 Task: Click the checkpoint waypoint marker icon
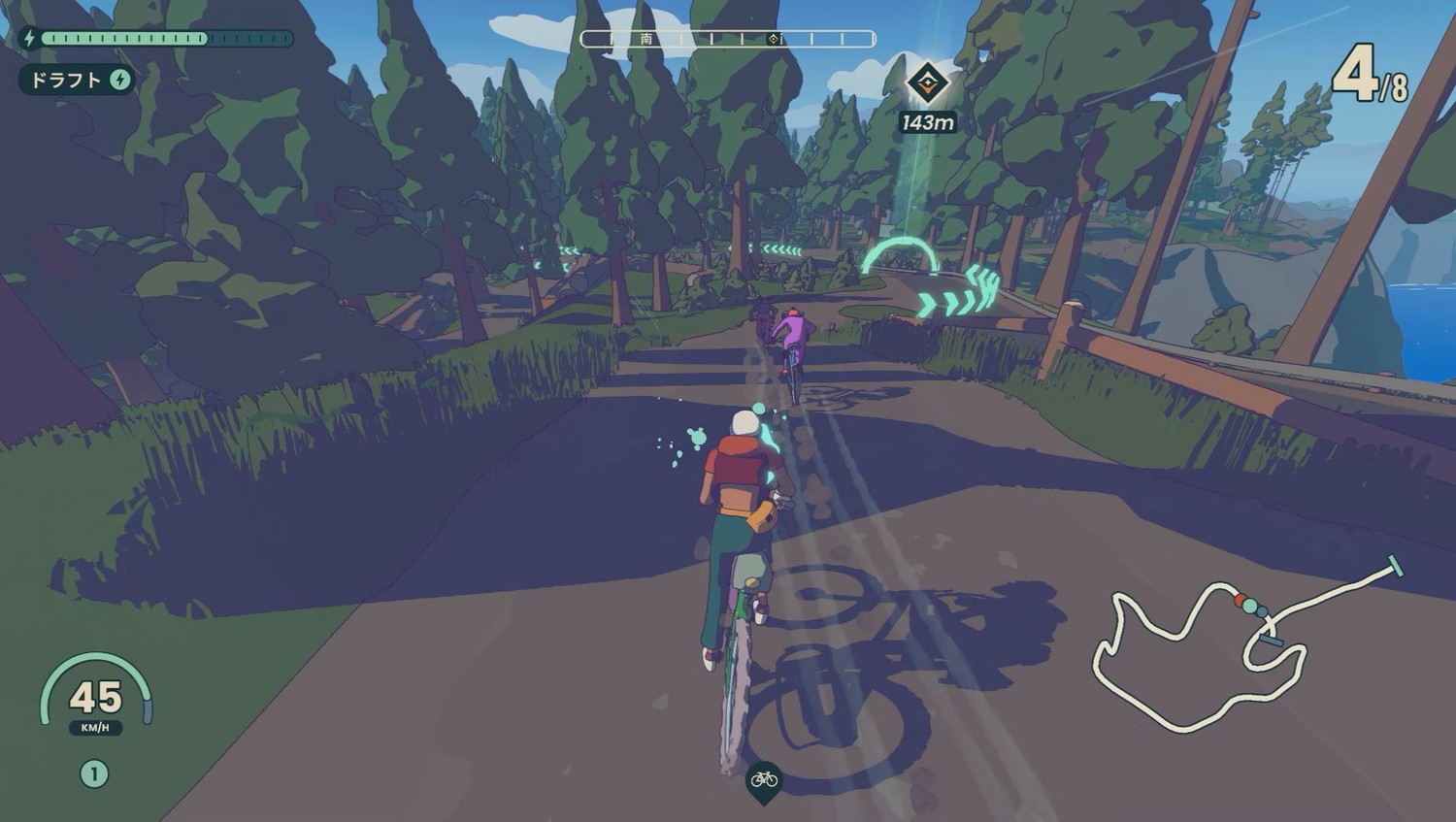(x=927, y=82)
